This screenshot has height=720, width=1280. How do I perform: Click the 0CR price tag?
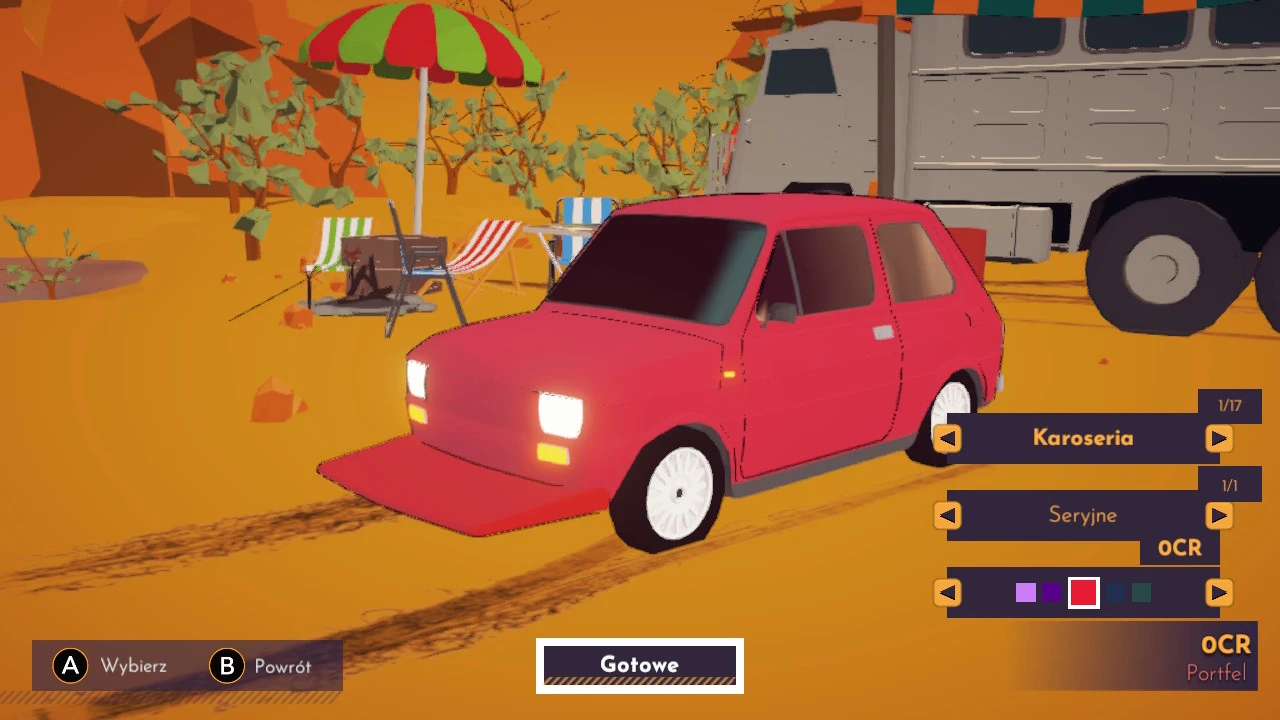[1178, 547]
